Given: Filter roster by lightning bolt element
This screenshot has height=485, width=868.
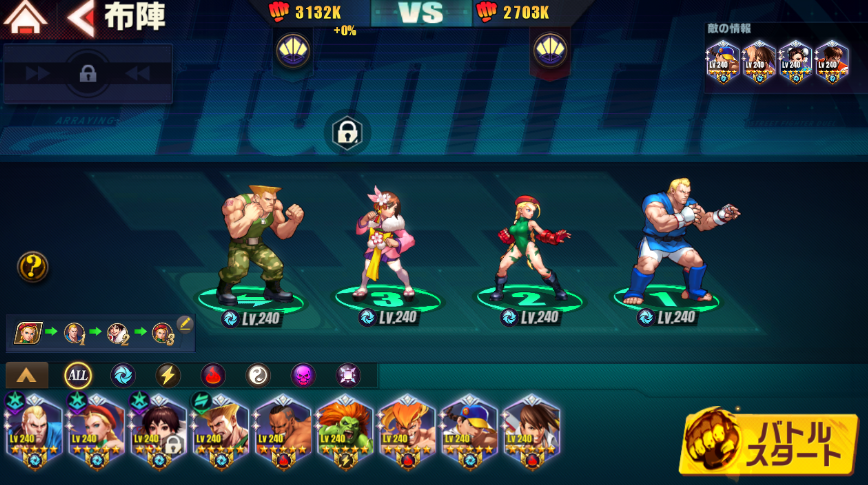Looking at the screenshot, I should [x=168, y=375].
